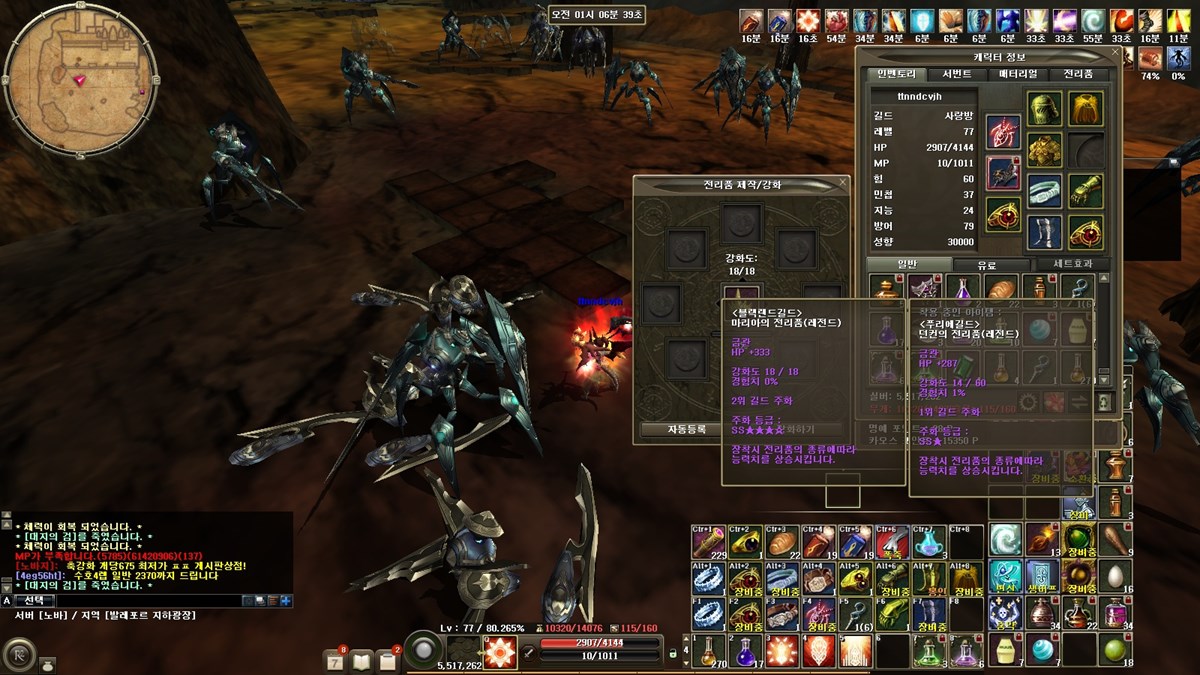Screen dimensions: 1200x675
Task: Select the equipped golden chest armor slot
Action: tap(1045, 150)
